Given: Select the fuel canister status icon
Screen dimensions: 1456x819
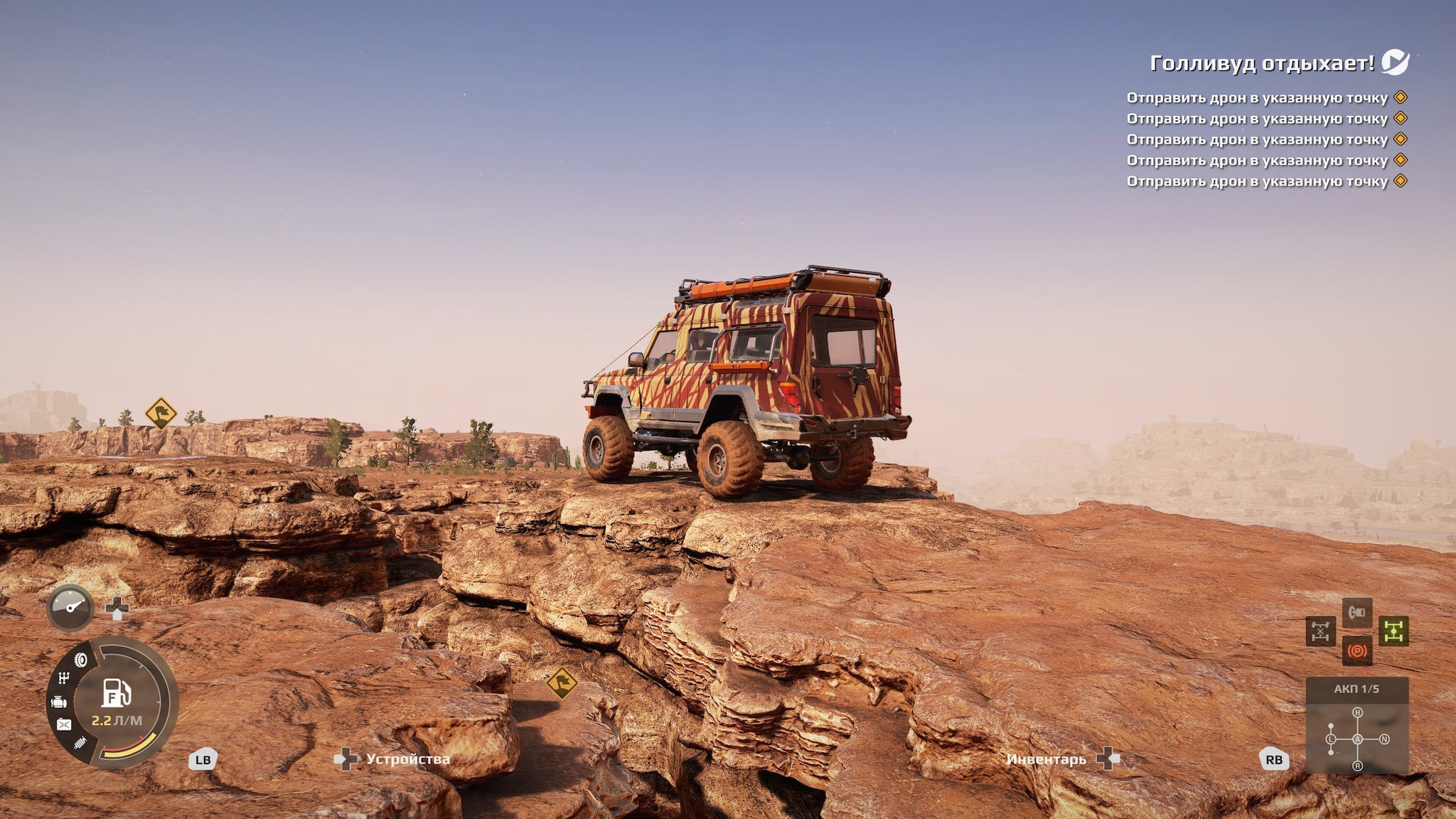Looking at the screenshot, I should click(64, 724).
